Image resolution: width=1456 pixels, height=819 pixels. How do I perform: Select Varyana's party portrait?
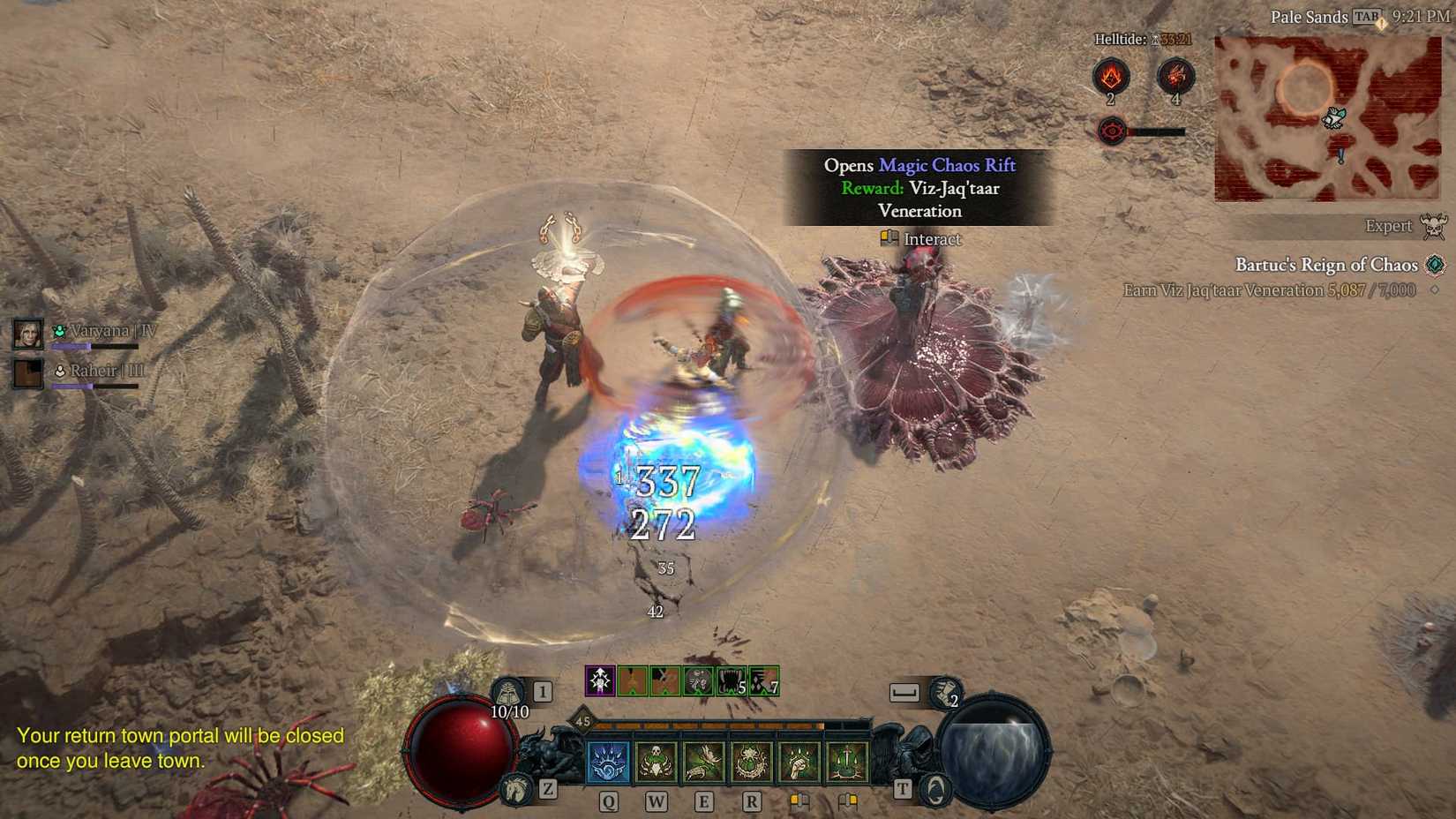tap(27, 333)
